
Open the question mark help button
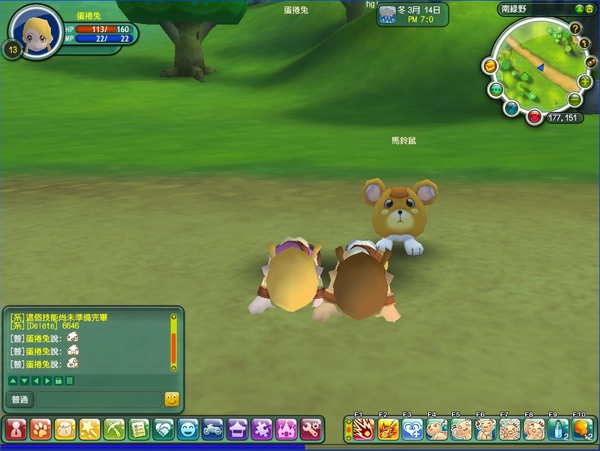[575, 28]
